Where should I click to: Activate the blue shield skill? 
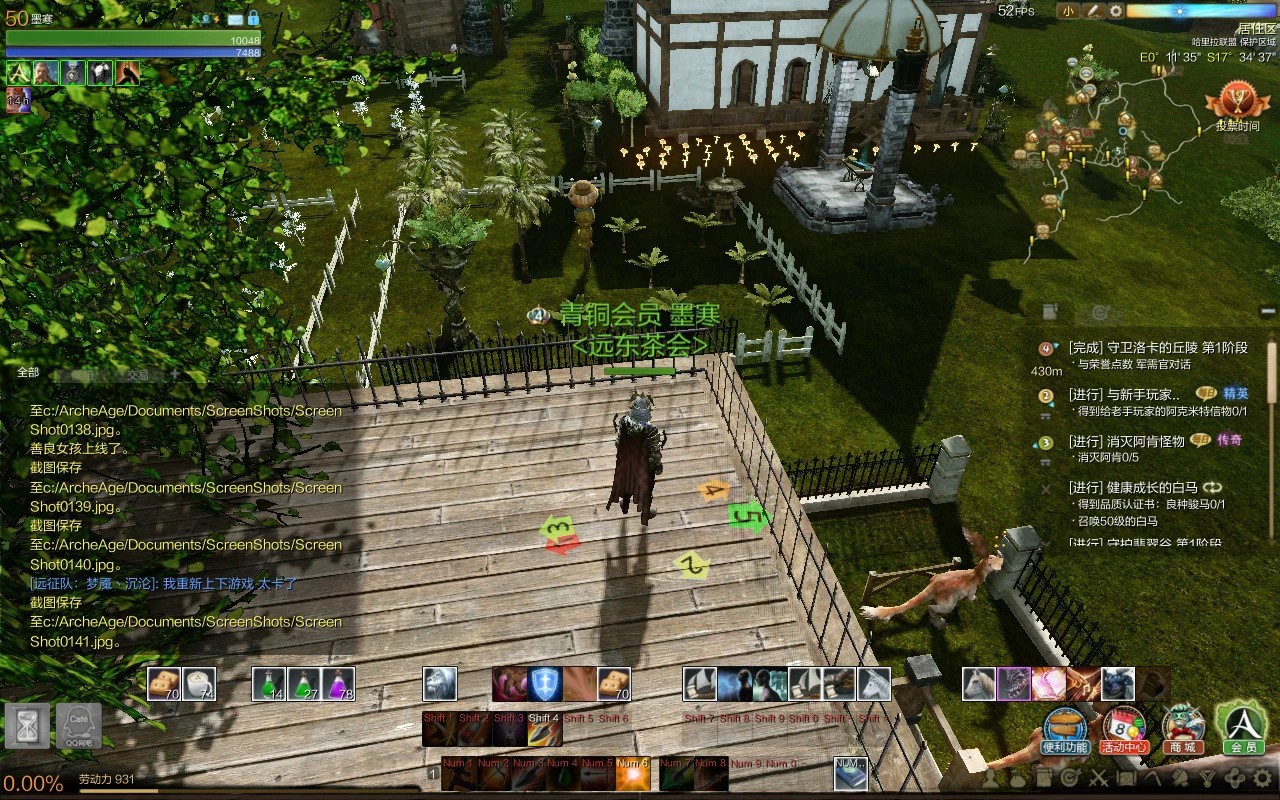coord(545,684)
